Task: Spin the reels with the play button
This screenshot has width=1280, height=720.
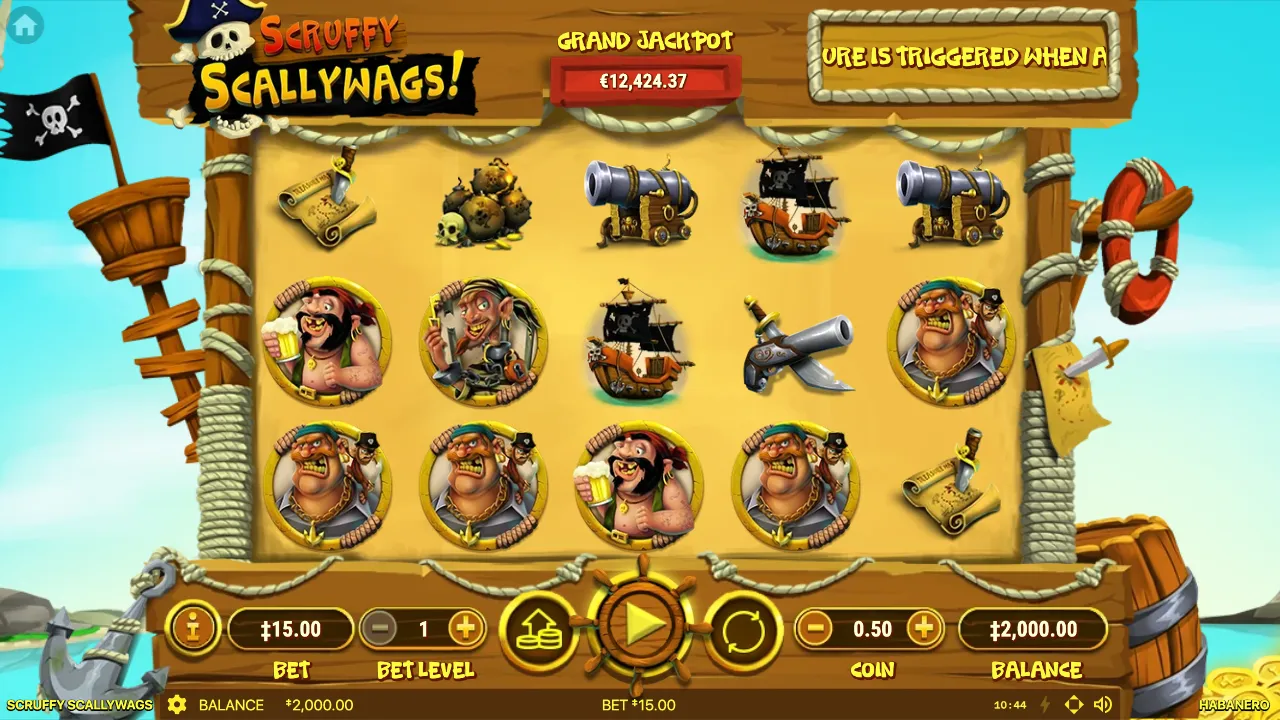Action: point(641,627)
